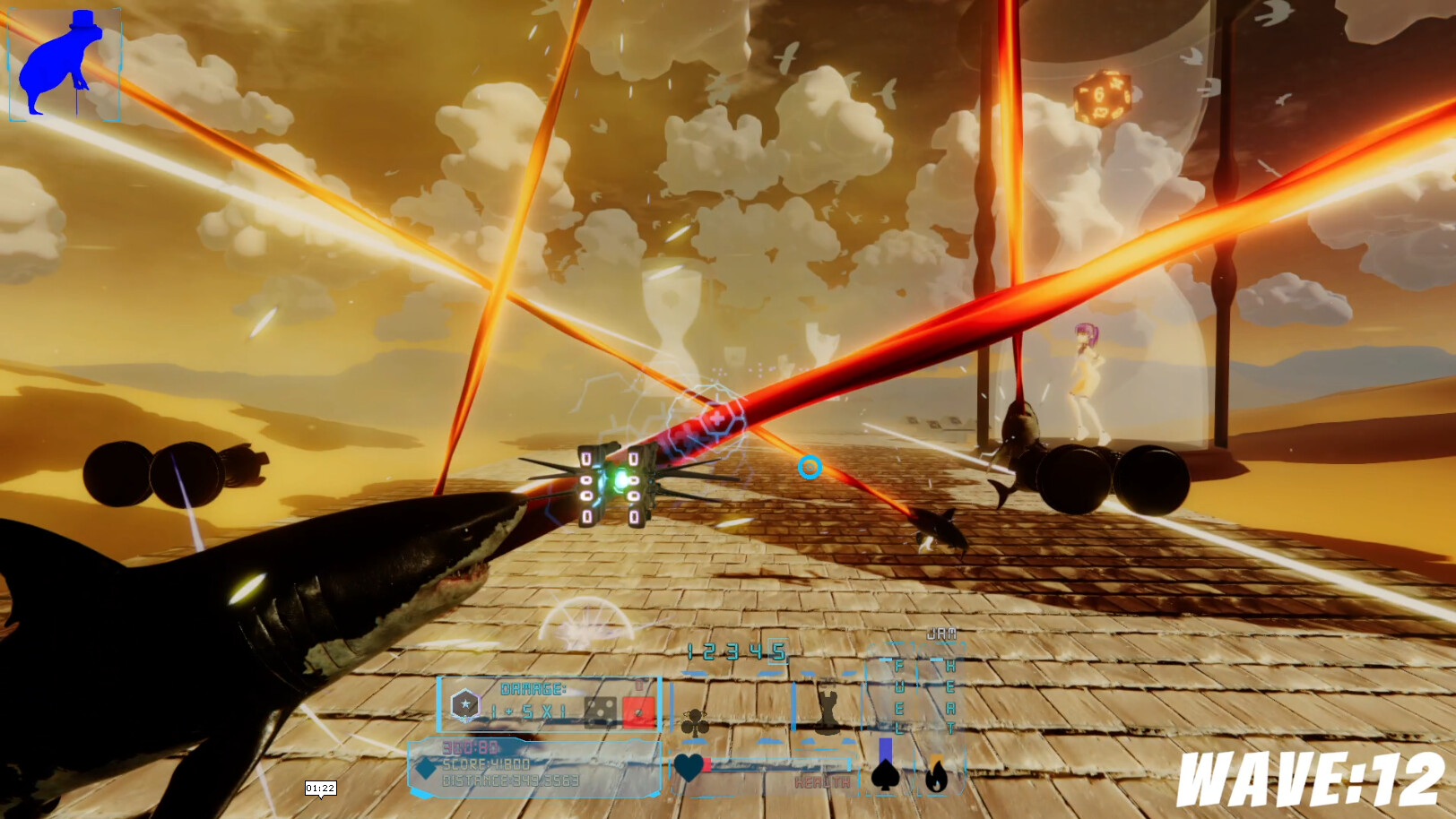Click the spade icon below the FUEL gauge
The image size is (1456, 819).
click(884, 776)
